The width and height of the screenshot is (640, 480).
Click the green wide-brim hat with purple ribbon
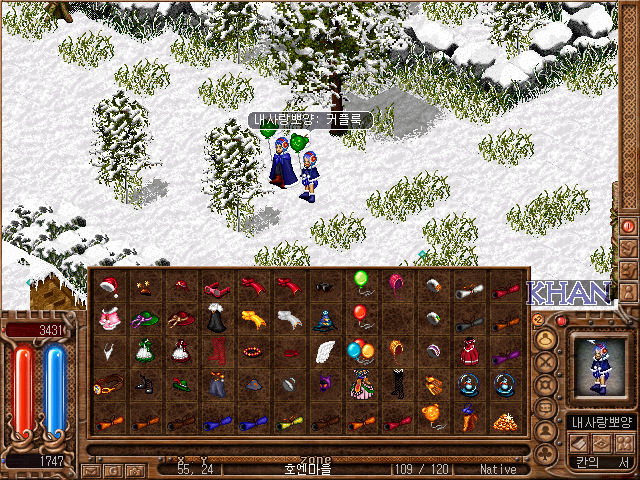145,320
